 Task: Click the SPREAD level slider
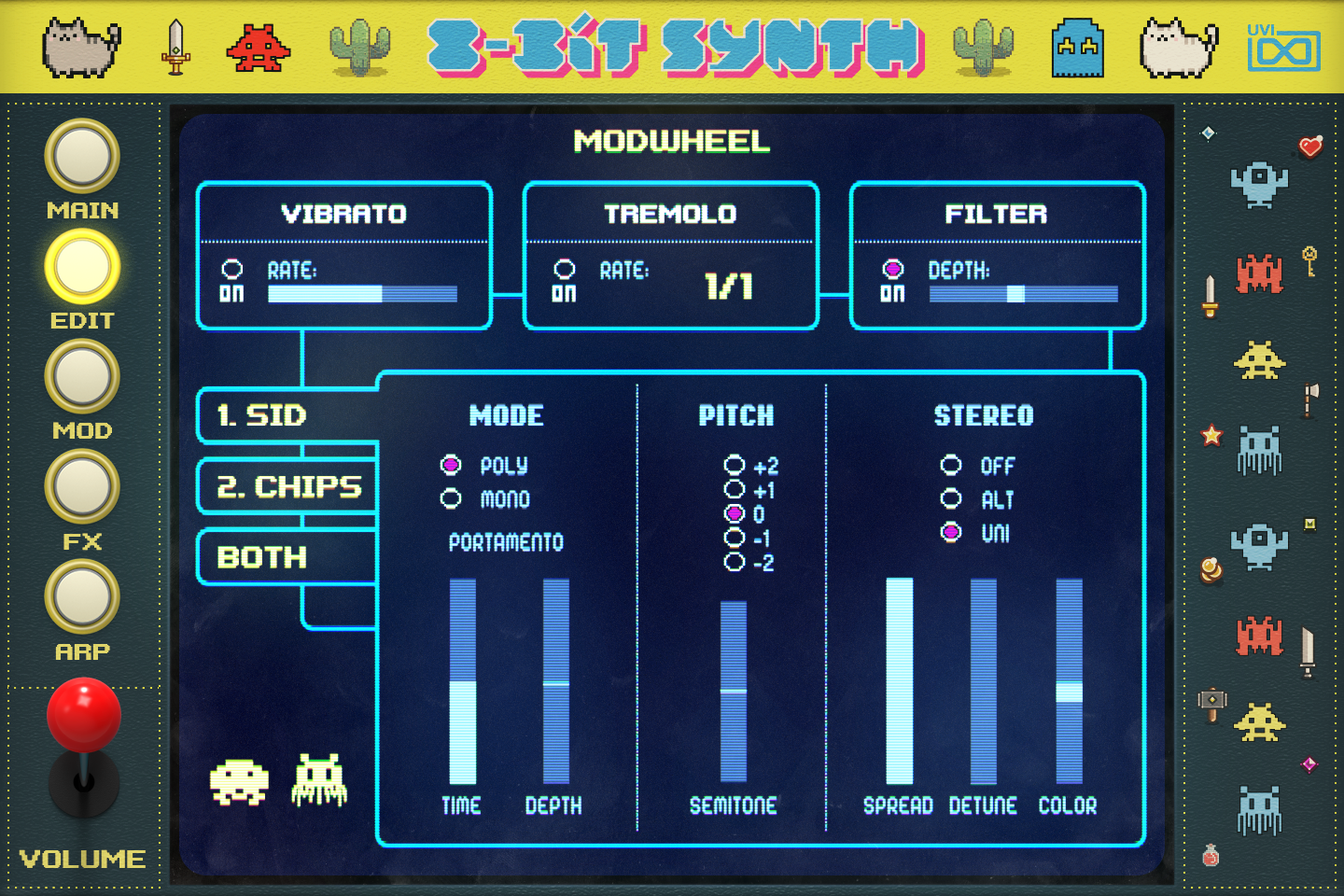(898, 681)
